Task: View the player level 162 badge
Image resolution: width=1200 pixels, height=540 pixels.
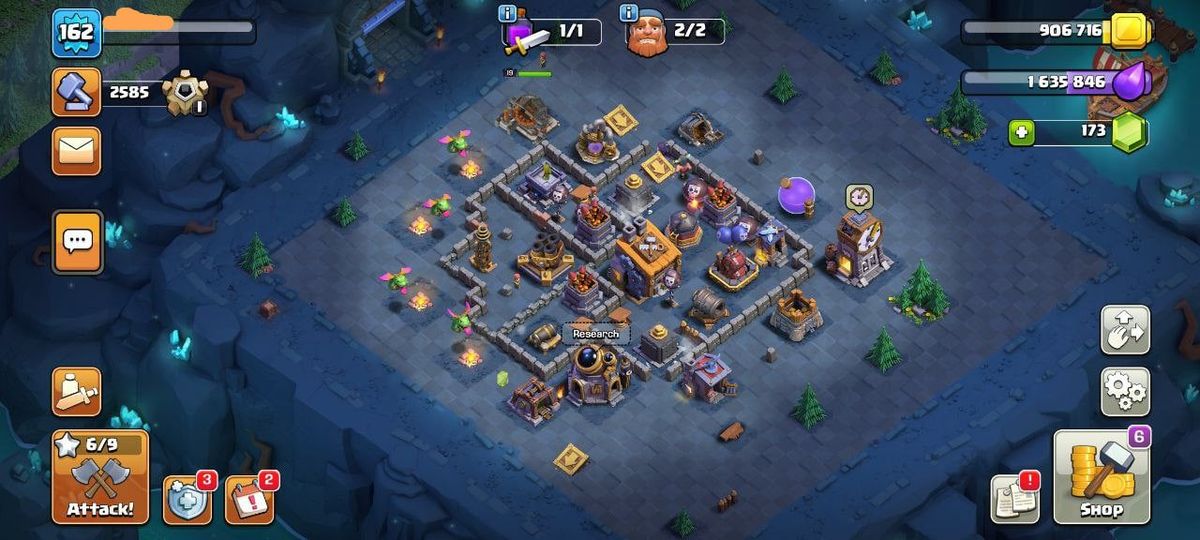Action: click(x=77, y=33)
